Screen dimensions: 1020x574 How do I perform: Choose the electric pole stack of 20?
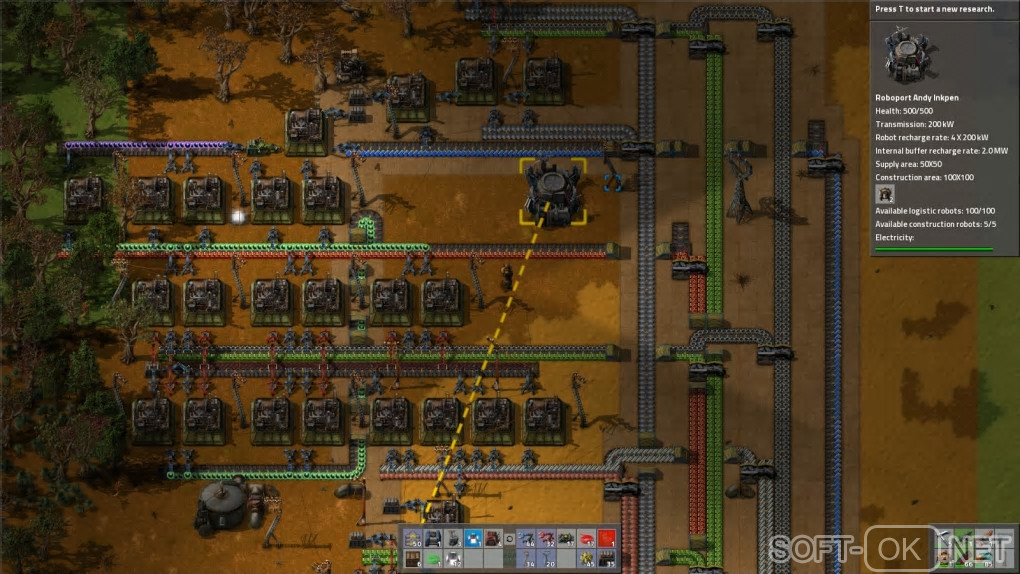click(x=546, y=559)
